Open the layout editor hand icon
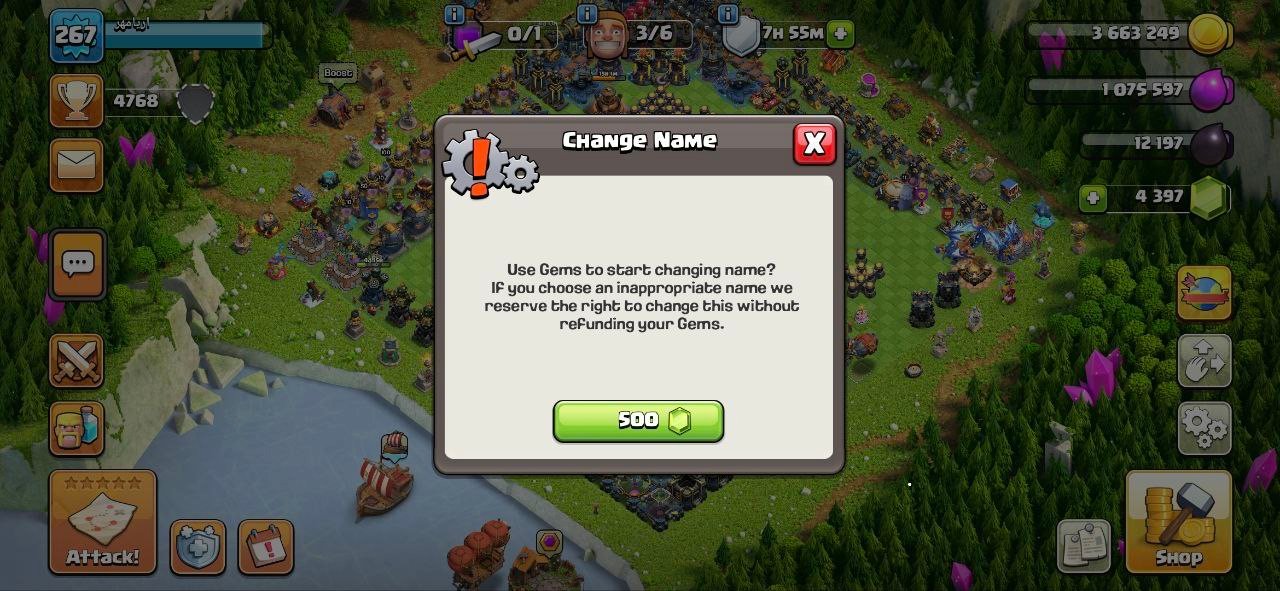Viewport: 1280px width, 591px height. pos(1204,361)
